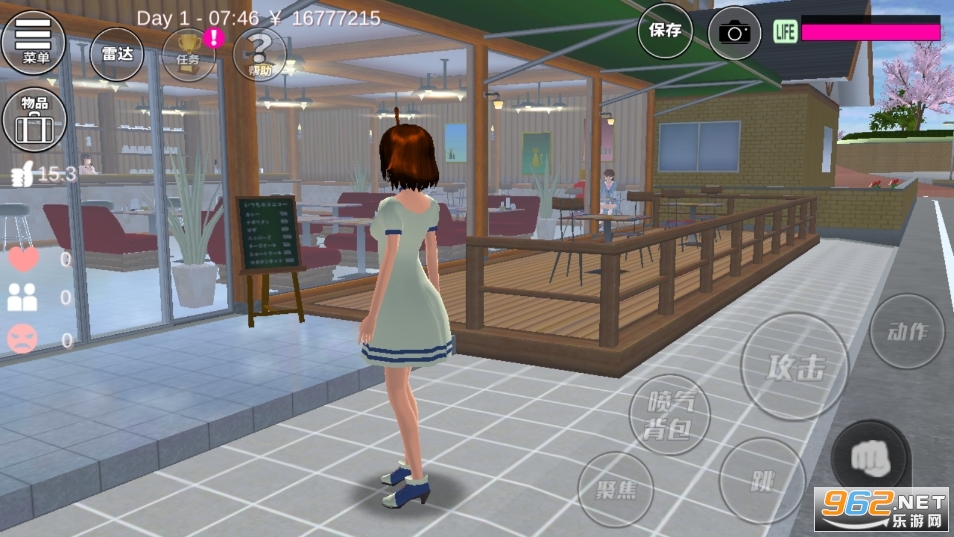Viewport: 954px width, 537px height.
Task: Tap the 动作 action button
Action: [x=907, y=332]
